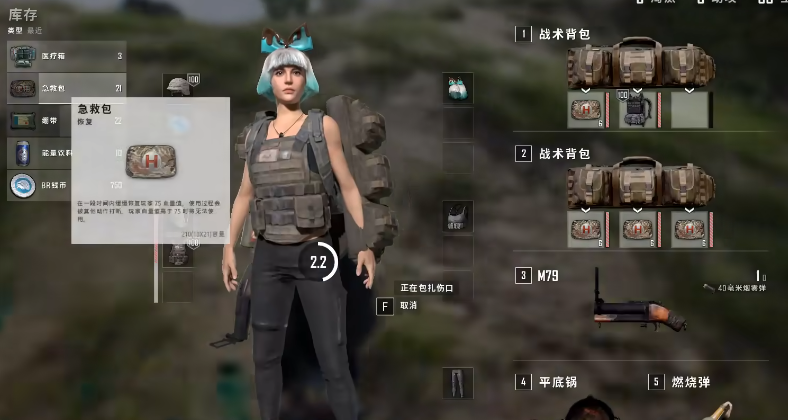Select the first 战术背包 tactical pack image
Viewport: 788px width, 420px height.
[x=640, y=63]
